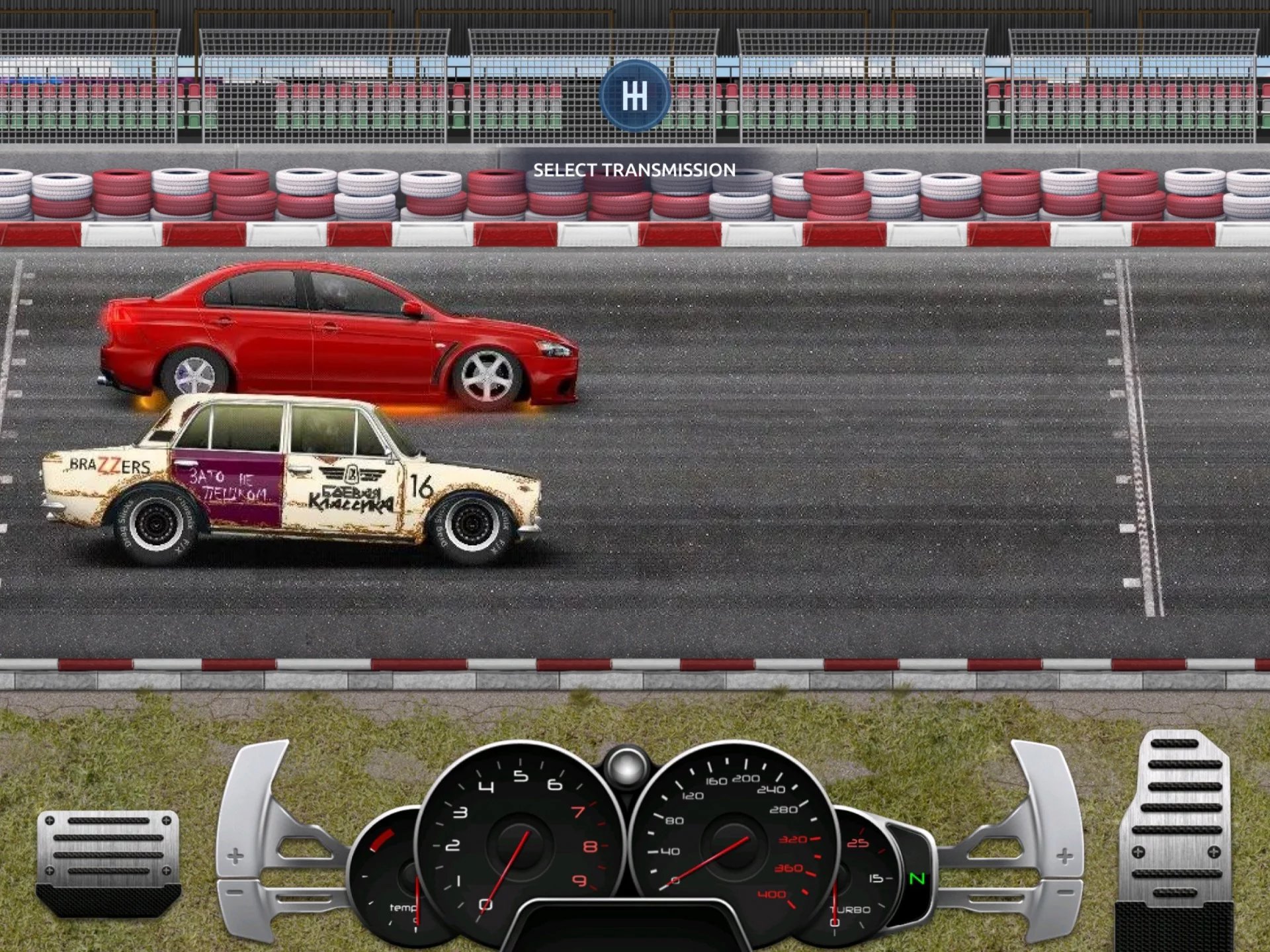Tap the H-pattern gearbox transmission icon
This screenshot has width=1270, height=952.
click(635, 96)
